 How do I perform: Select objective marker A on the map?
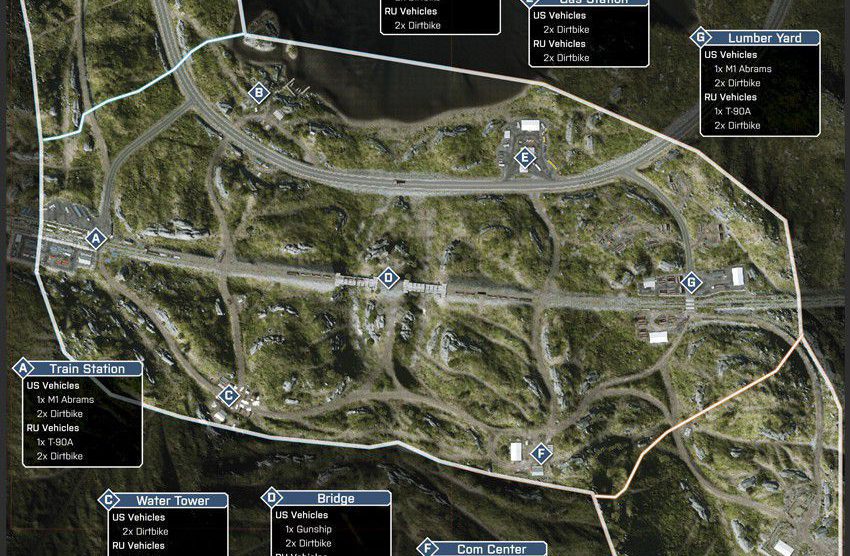point(96,239)
